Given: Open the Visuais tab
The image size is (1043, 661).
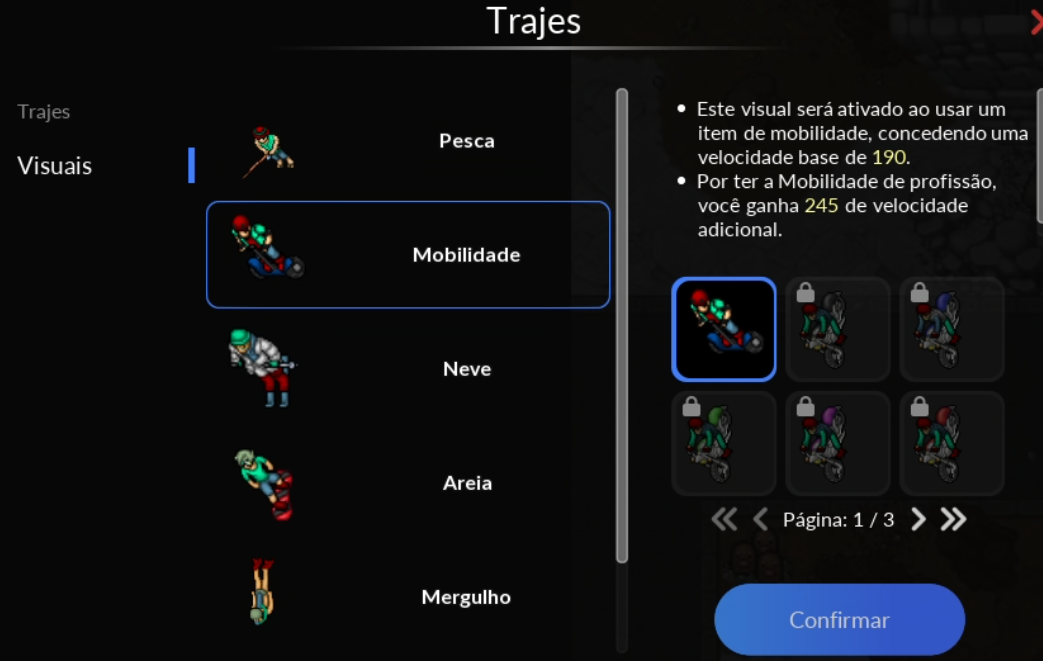Looking at the screenshot, I should 55,166.
